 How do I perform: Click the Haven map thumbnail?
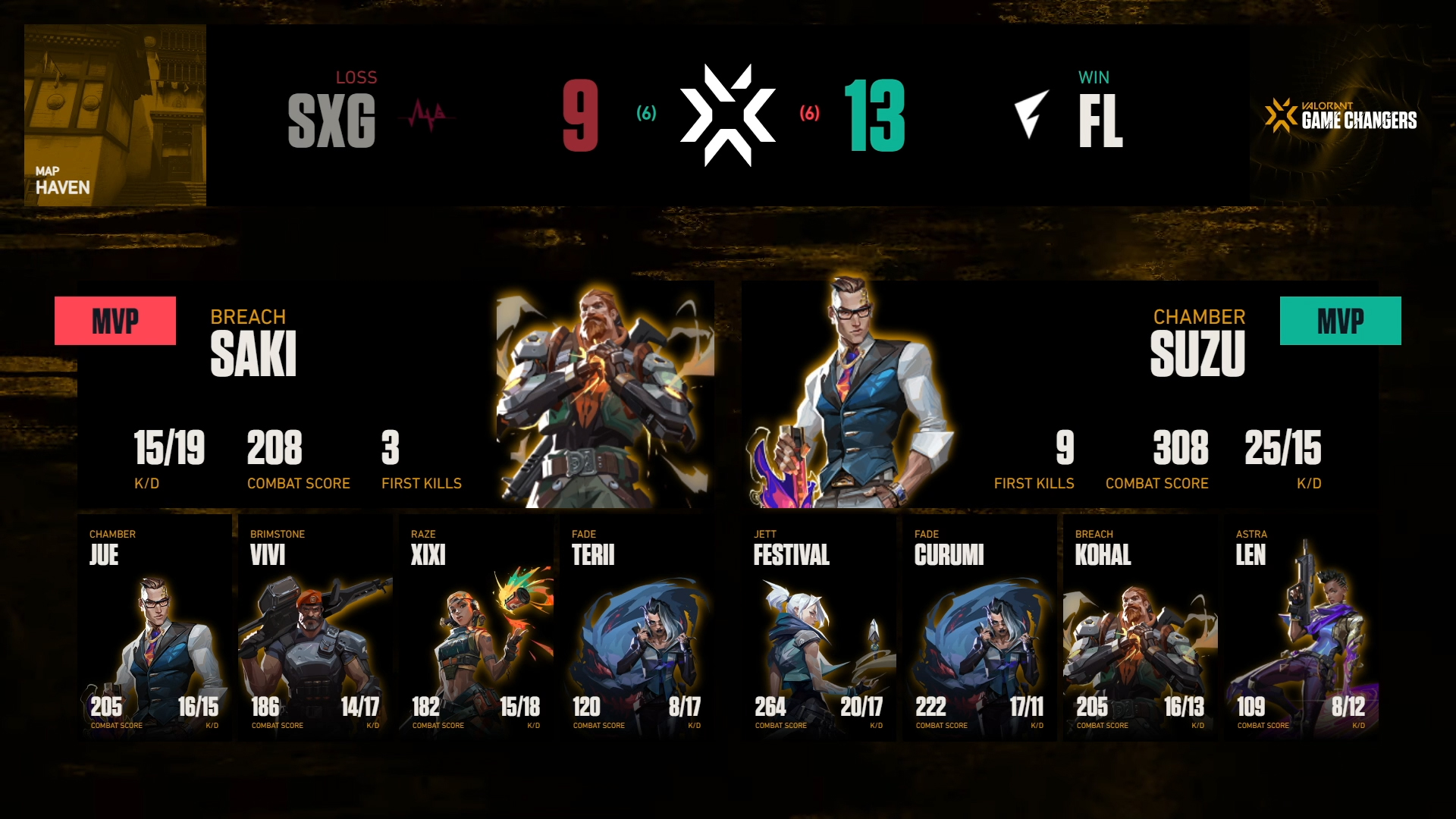tap(115, 115)
